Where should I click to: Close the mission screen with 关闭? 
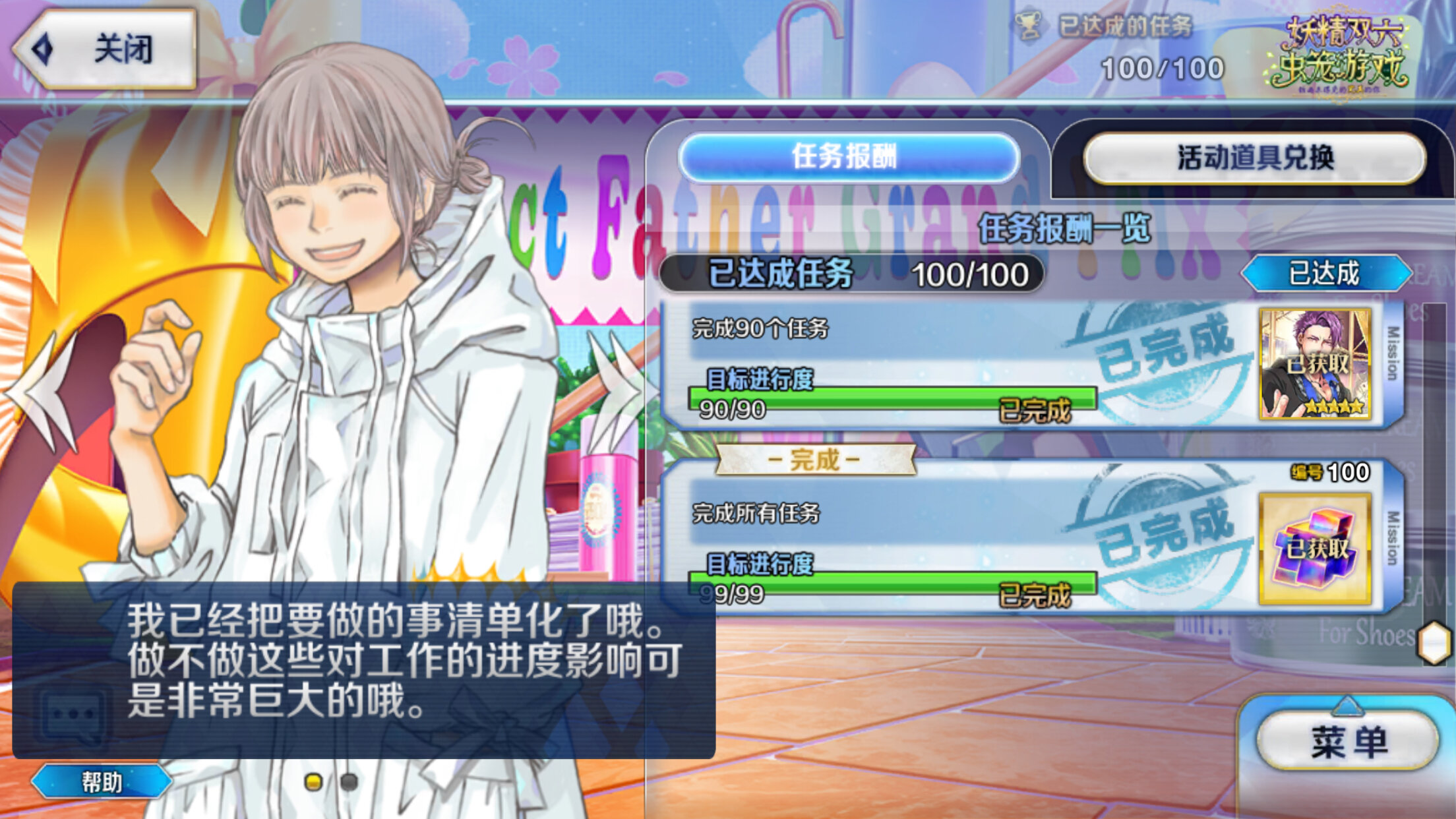(106, 49)
